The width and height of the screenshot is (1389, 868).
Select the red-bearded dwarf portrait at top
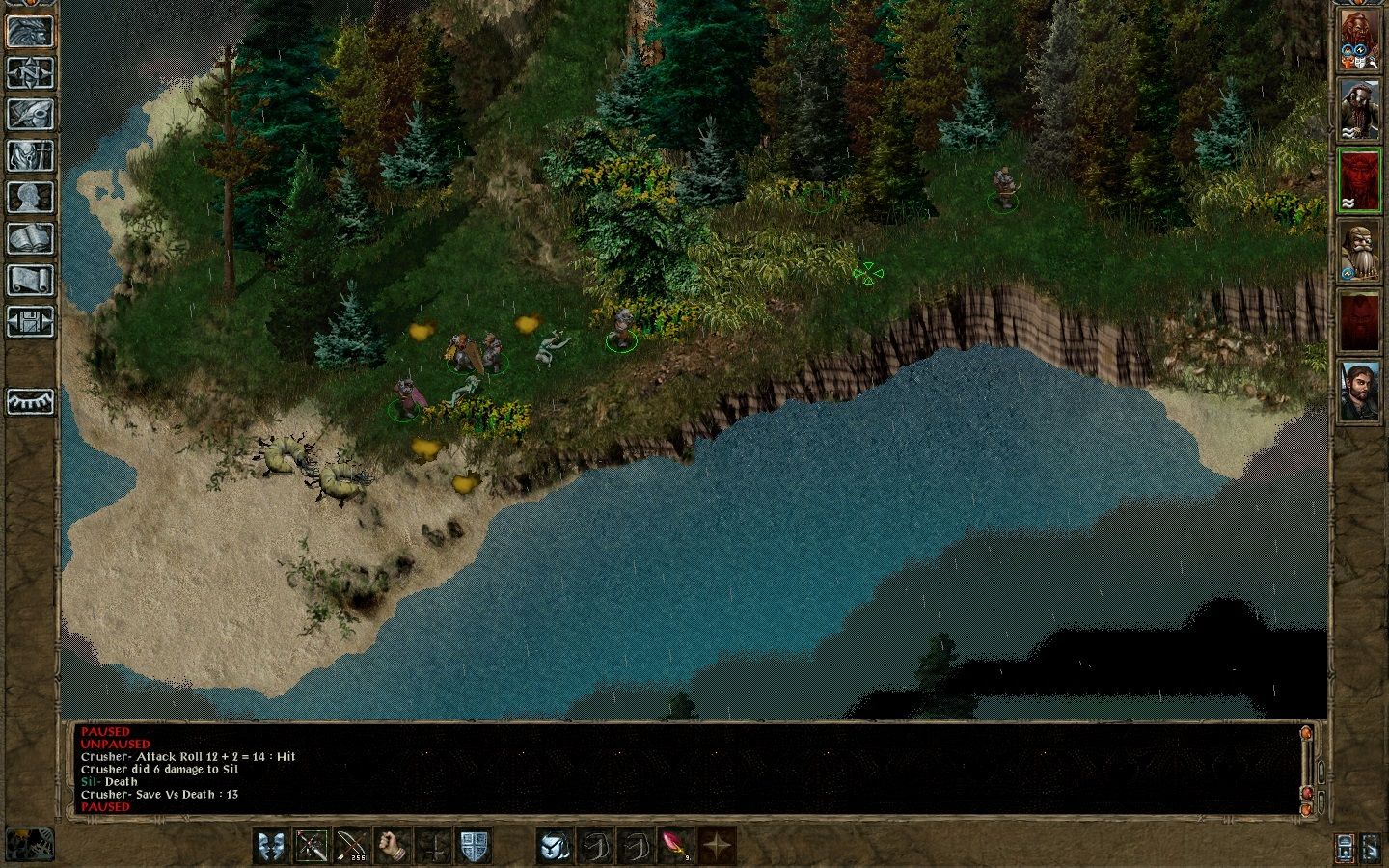pos(1359,41)
